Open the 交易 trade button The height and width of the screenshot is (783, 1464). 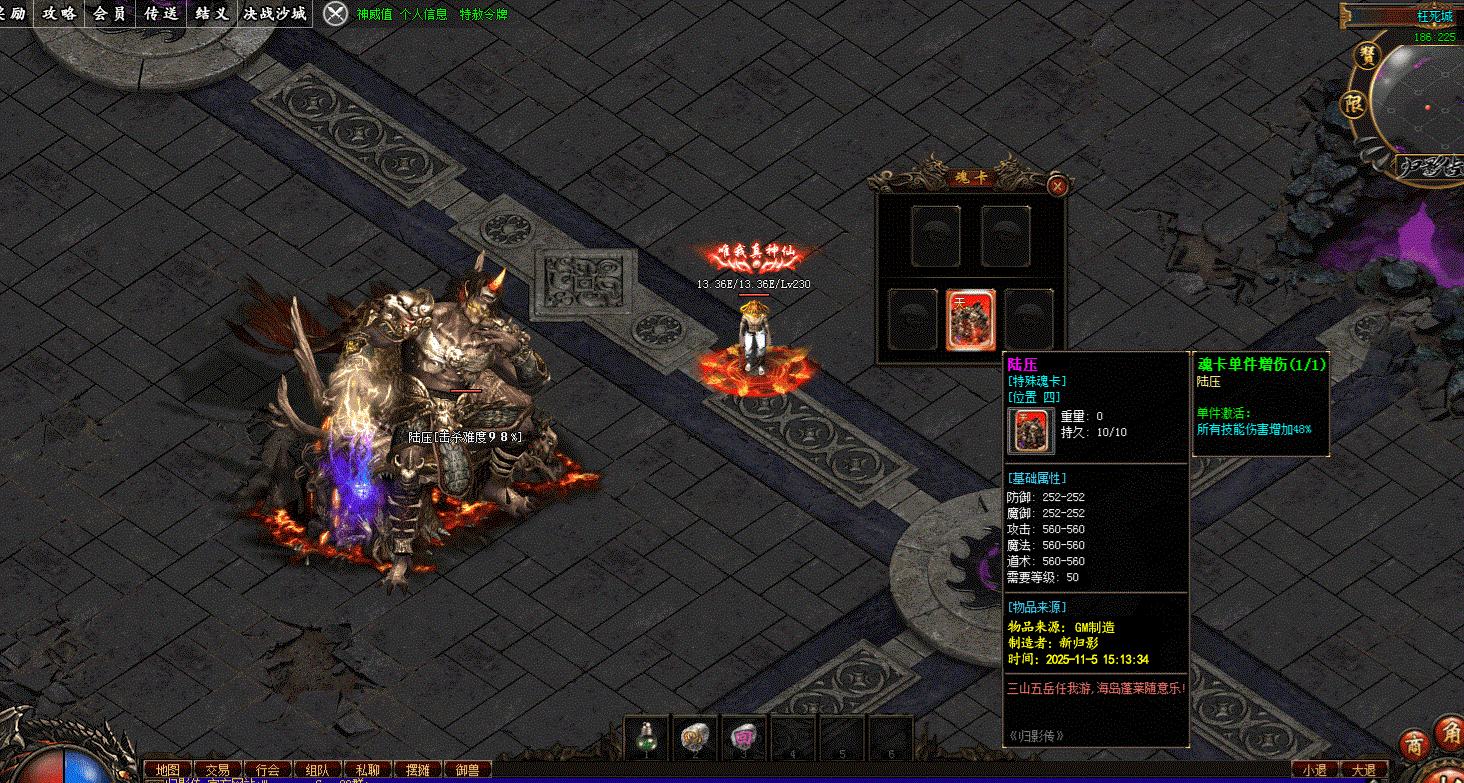[217, 770]
